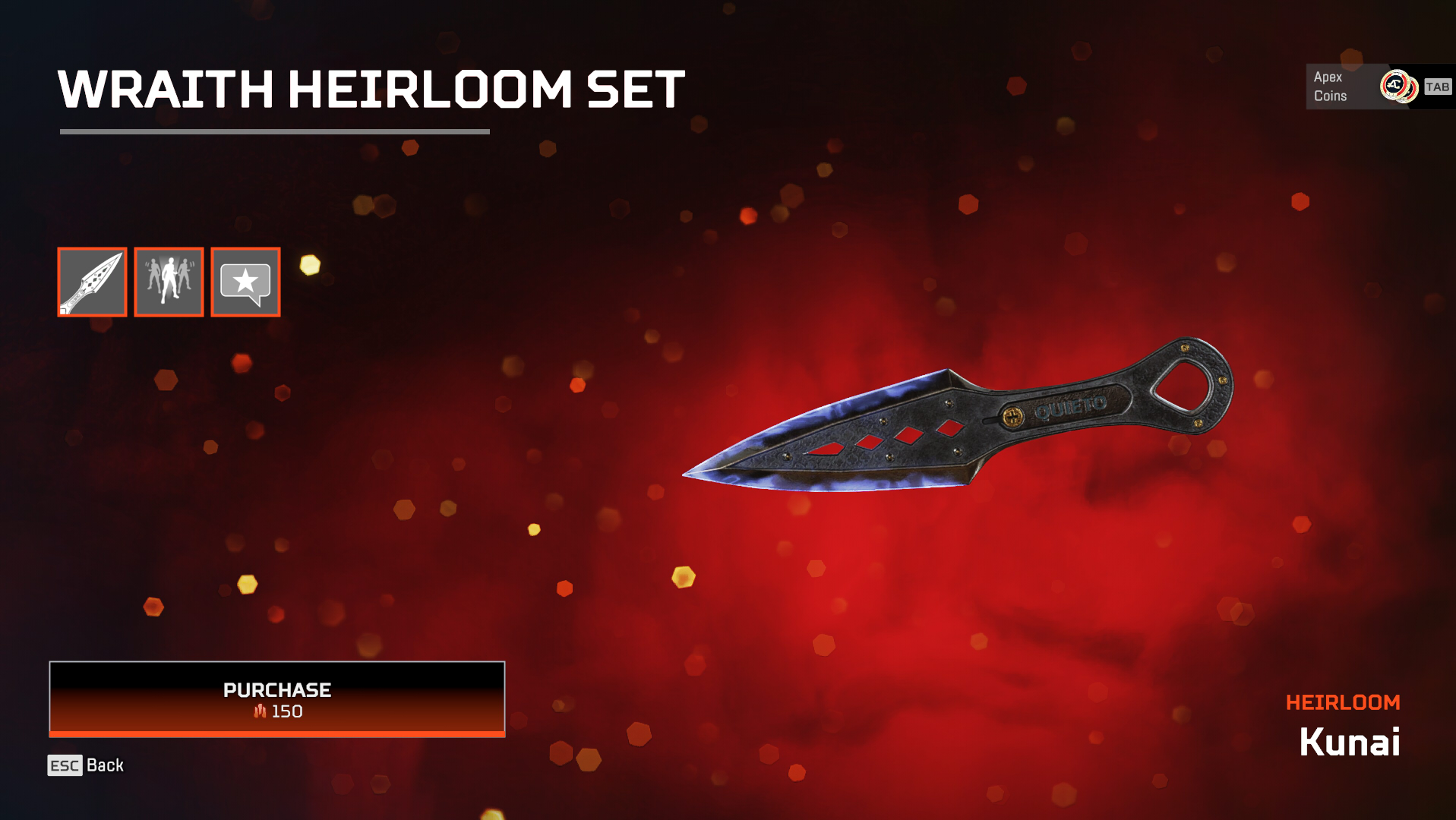Click the PURCHASE text on the orange-bordered button

[276, 690]
